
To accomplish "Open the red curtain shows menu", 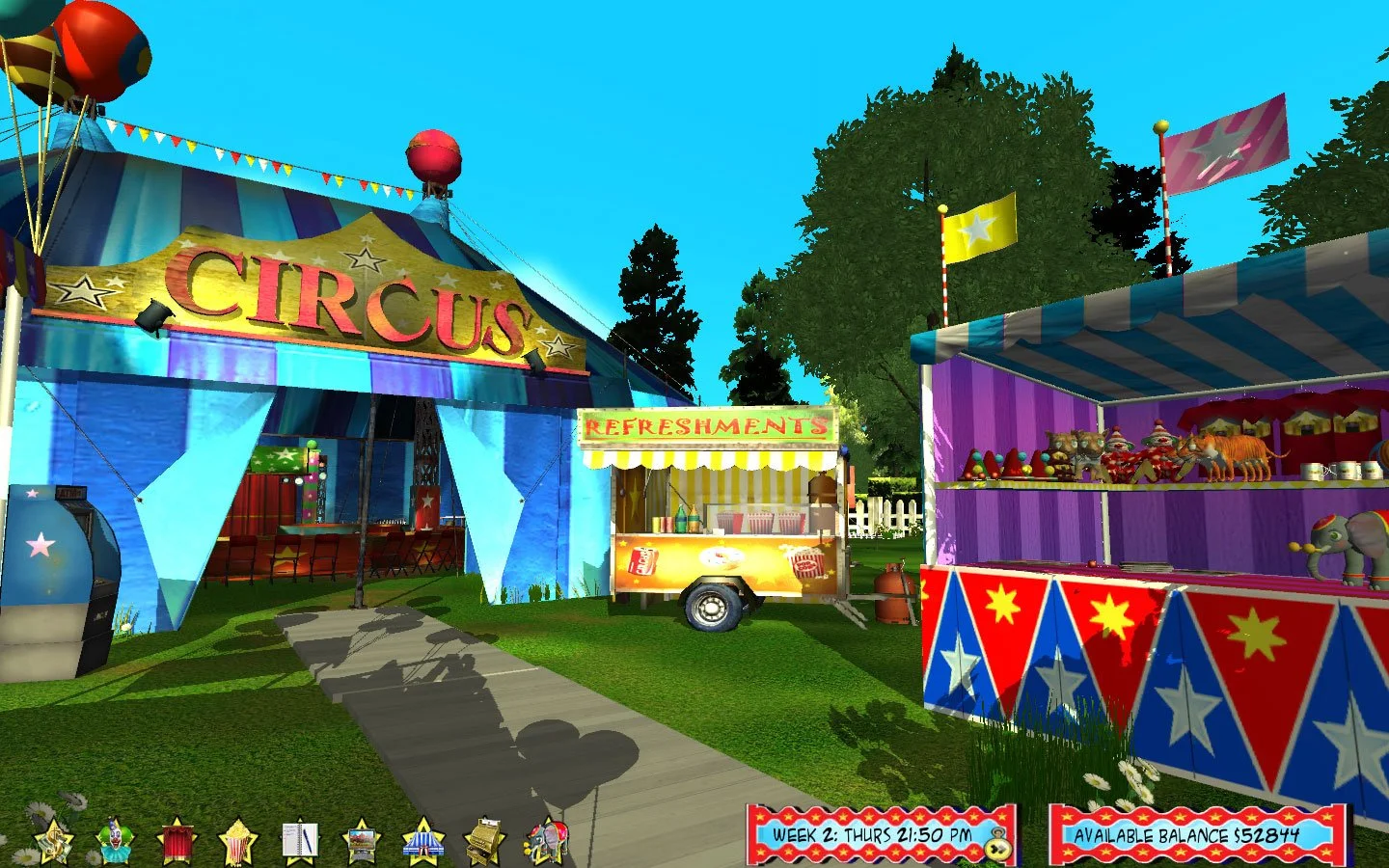I will click(x=177, y=839).
